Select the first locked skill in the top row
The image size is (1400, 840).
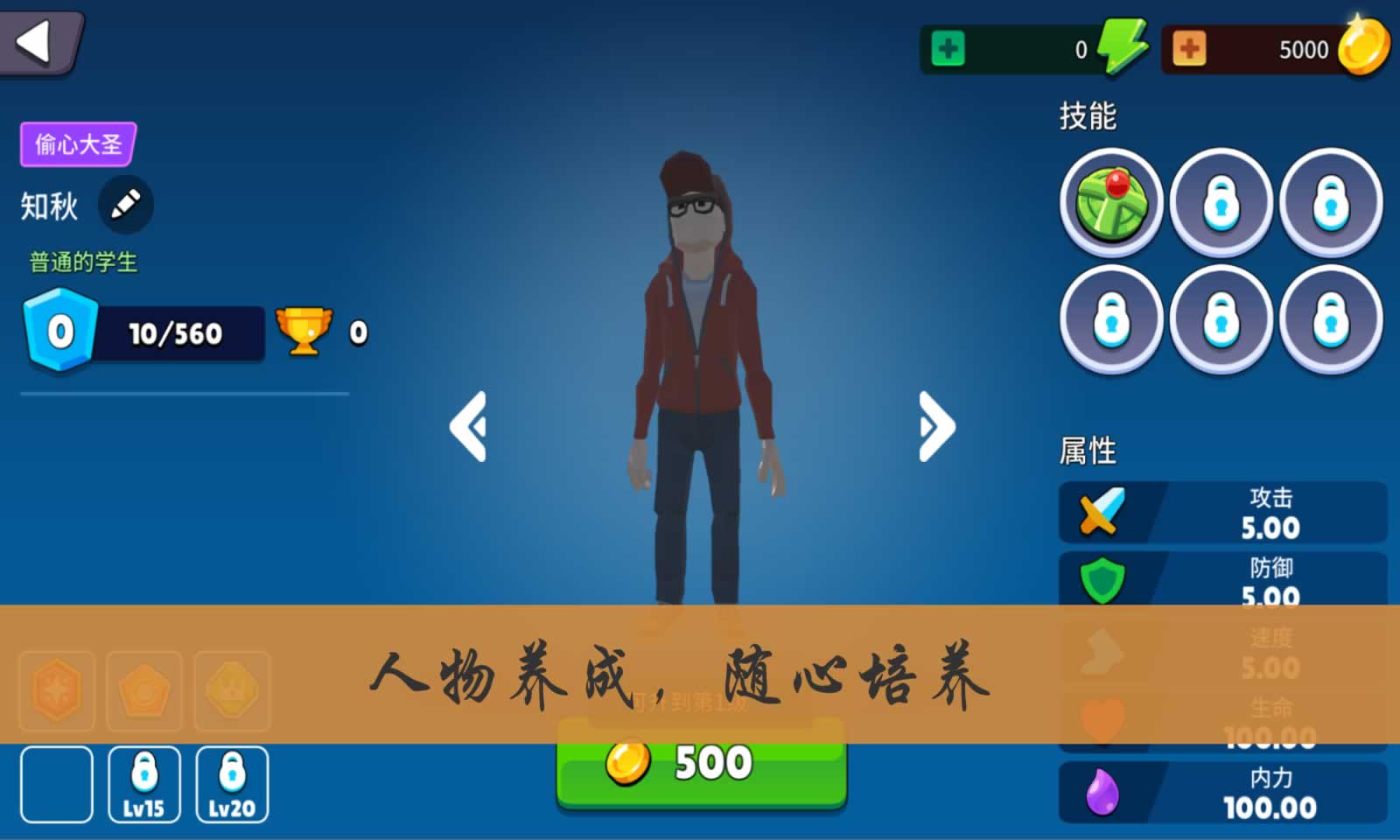[x=1221, y=201]
